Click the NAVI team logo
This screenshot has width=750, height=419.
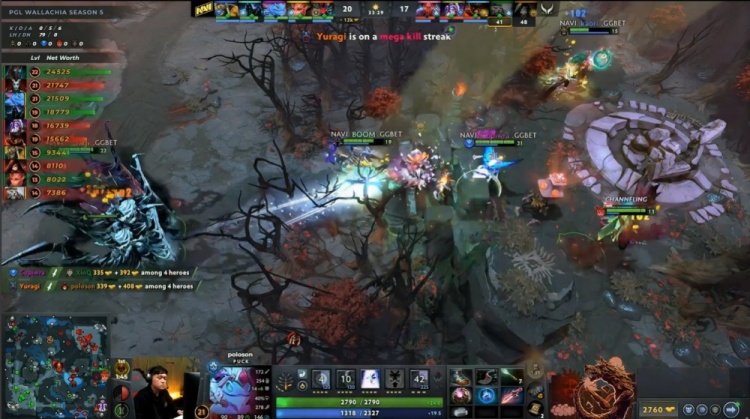(203, 9)
